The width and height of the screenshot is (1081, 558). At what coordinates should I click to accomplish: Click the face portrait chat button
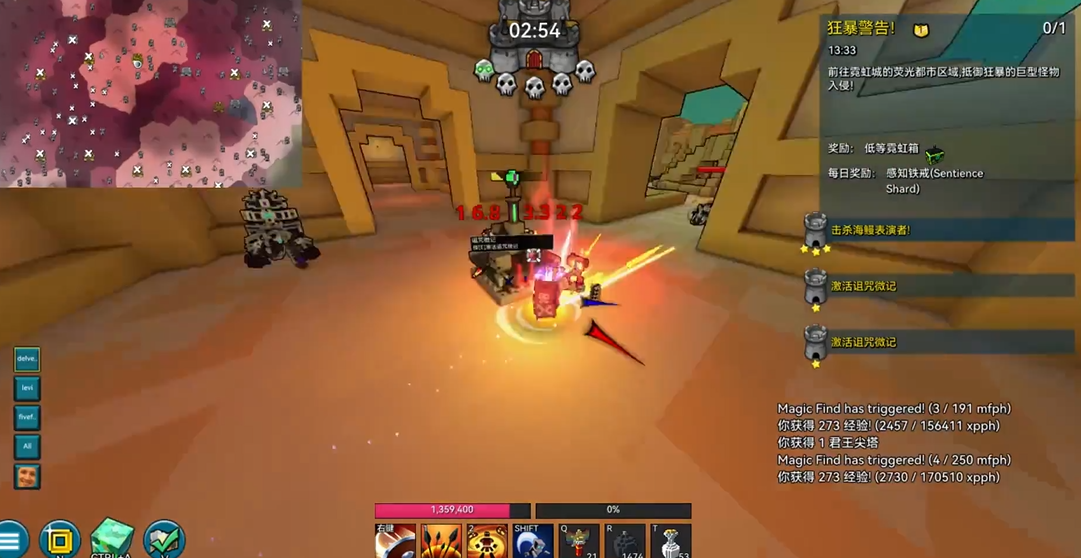(27, 476)
